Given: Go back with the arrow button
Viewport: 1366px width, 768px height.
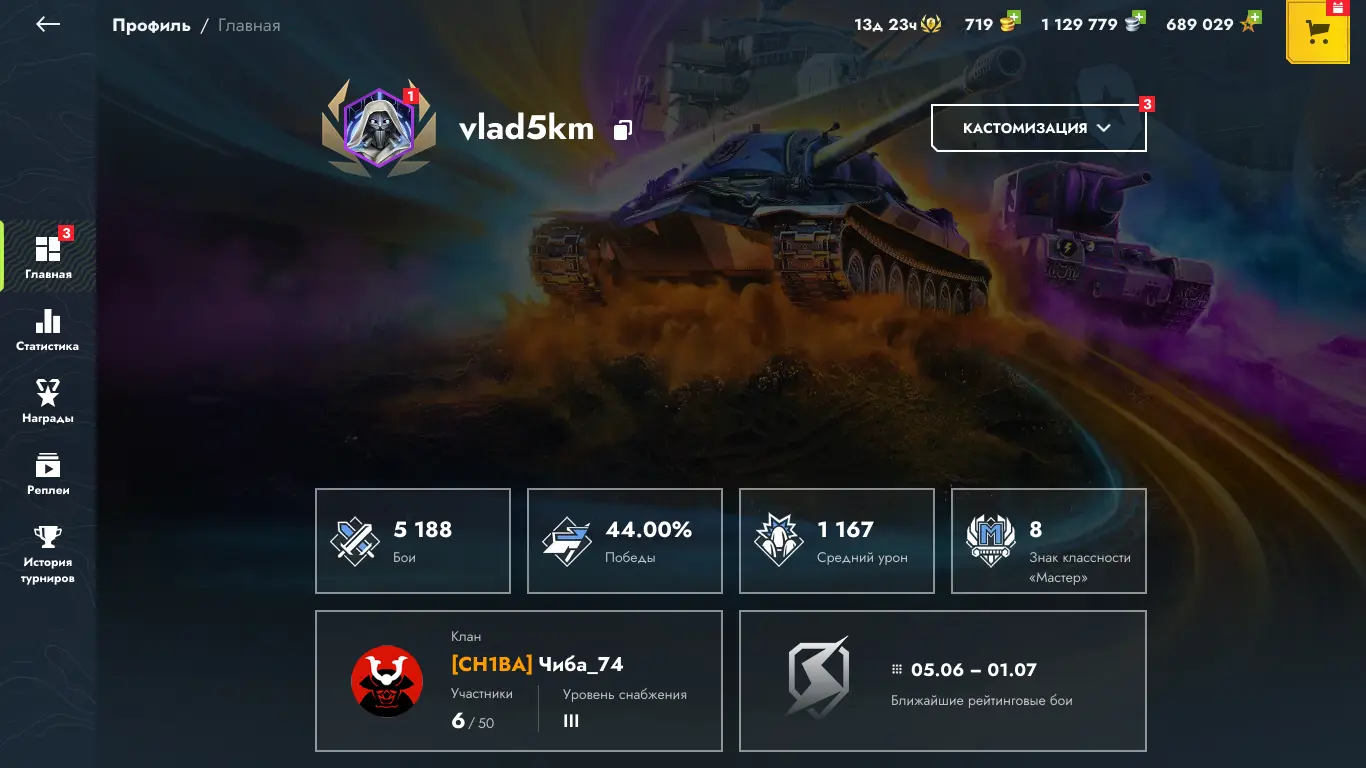Looking at the screenshot, I should click(48, 25).
